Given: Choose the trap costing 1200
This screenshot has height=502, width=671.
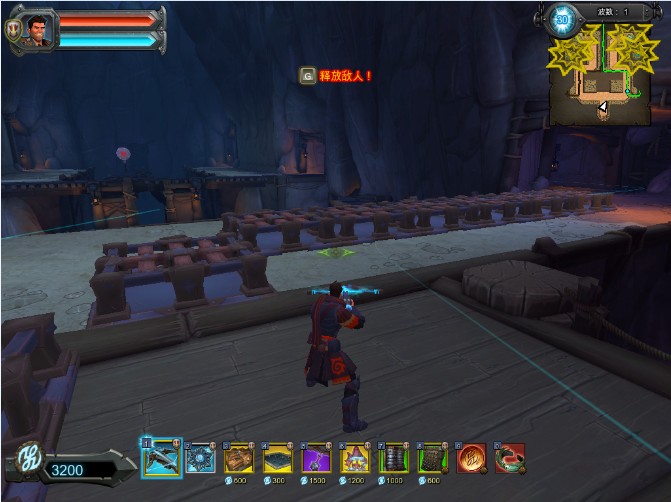Looking at the screenshot, I should pyautogui.click(x=356, y=458).
